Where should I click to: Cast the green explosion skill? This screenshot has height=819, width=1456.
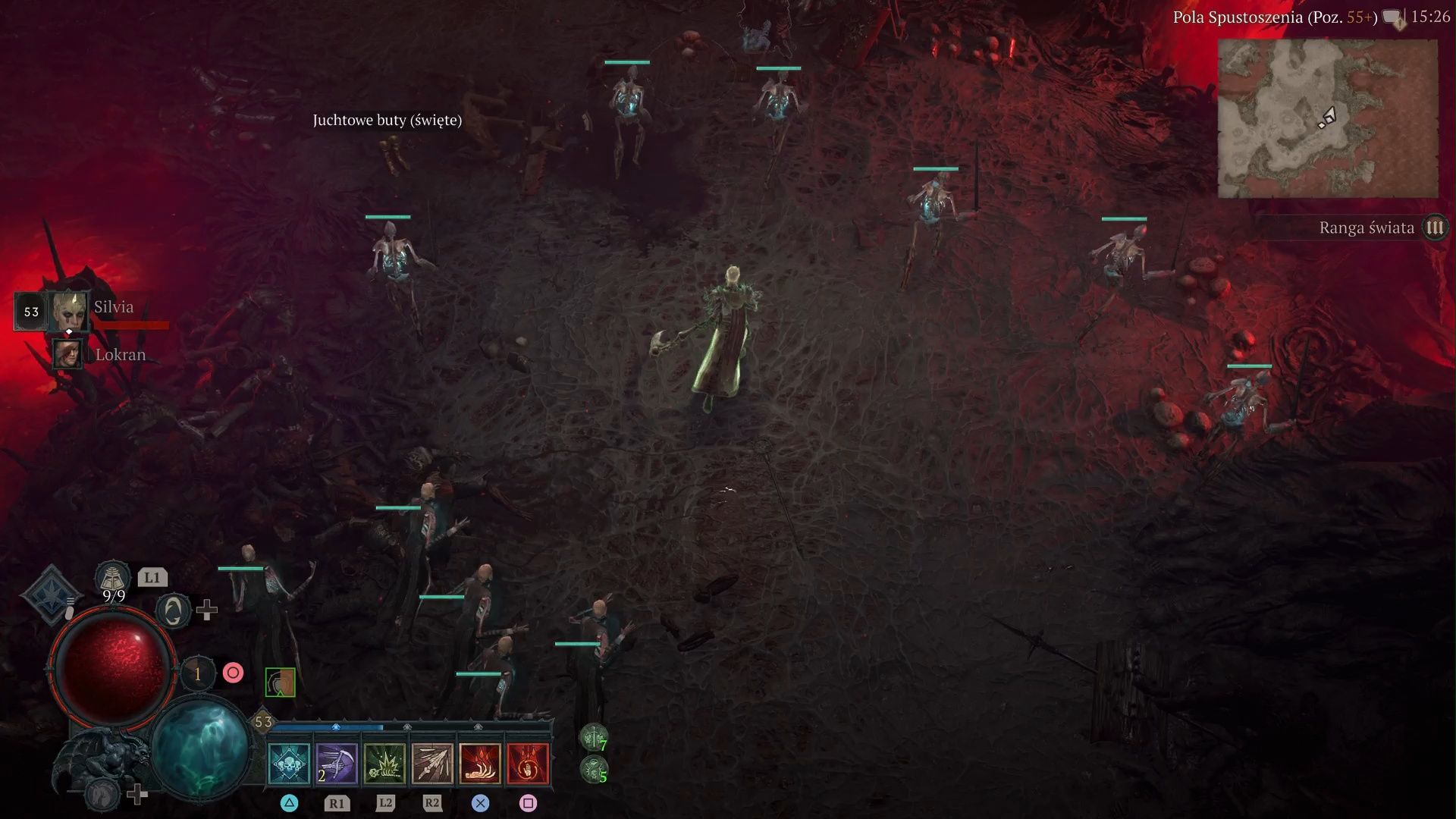coord(384,763)
